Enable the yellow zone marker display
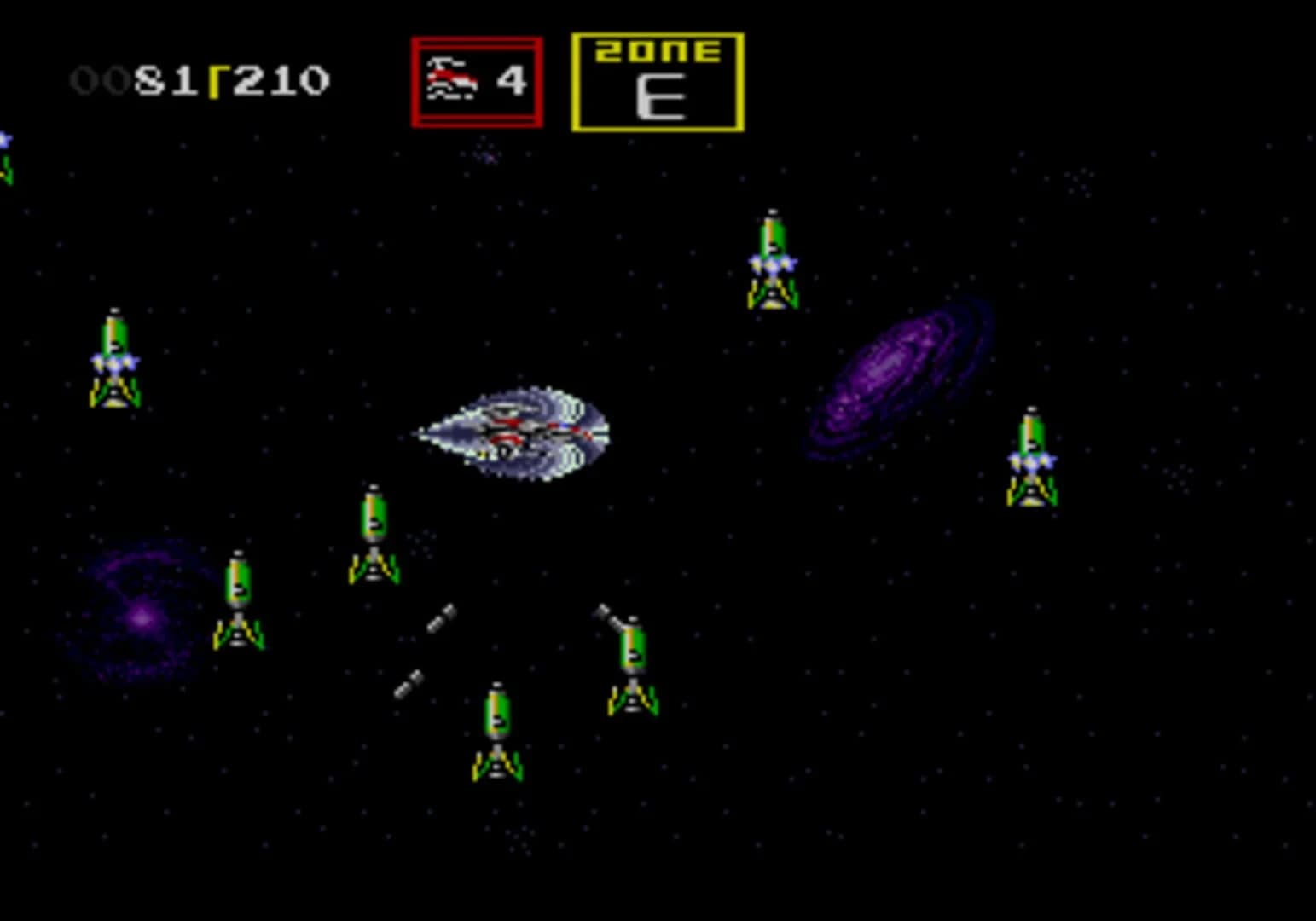 (658, 81)
